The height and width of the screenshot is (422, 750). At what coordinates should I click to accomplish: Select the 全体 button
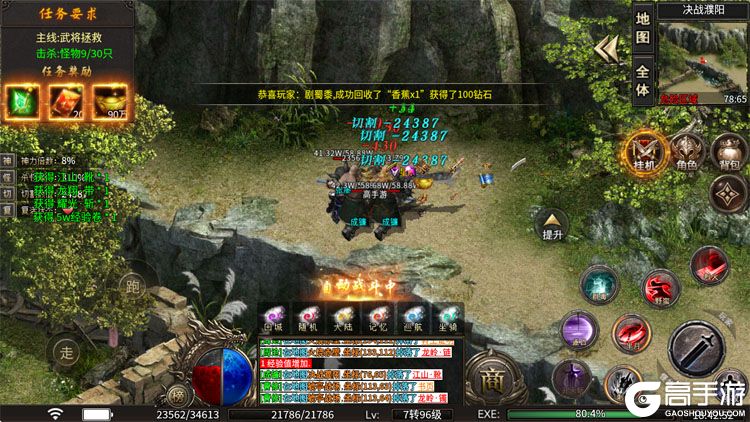[x=643, y=79]
